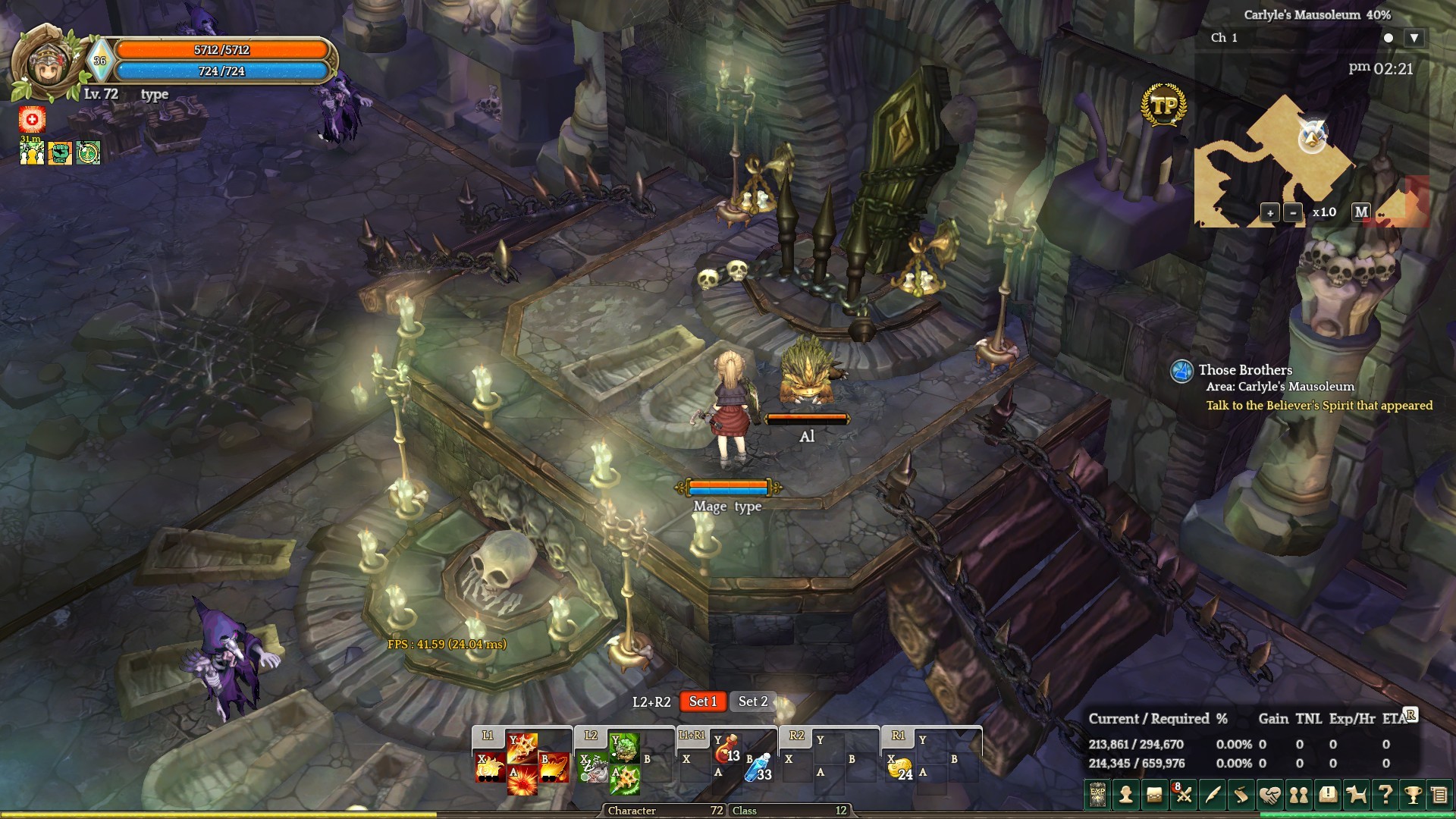This screenshot has width=1456, height=819.
Task: Open the companion pet icon menu
Action: click(1356, 795)
